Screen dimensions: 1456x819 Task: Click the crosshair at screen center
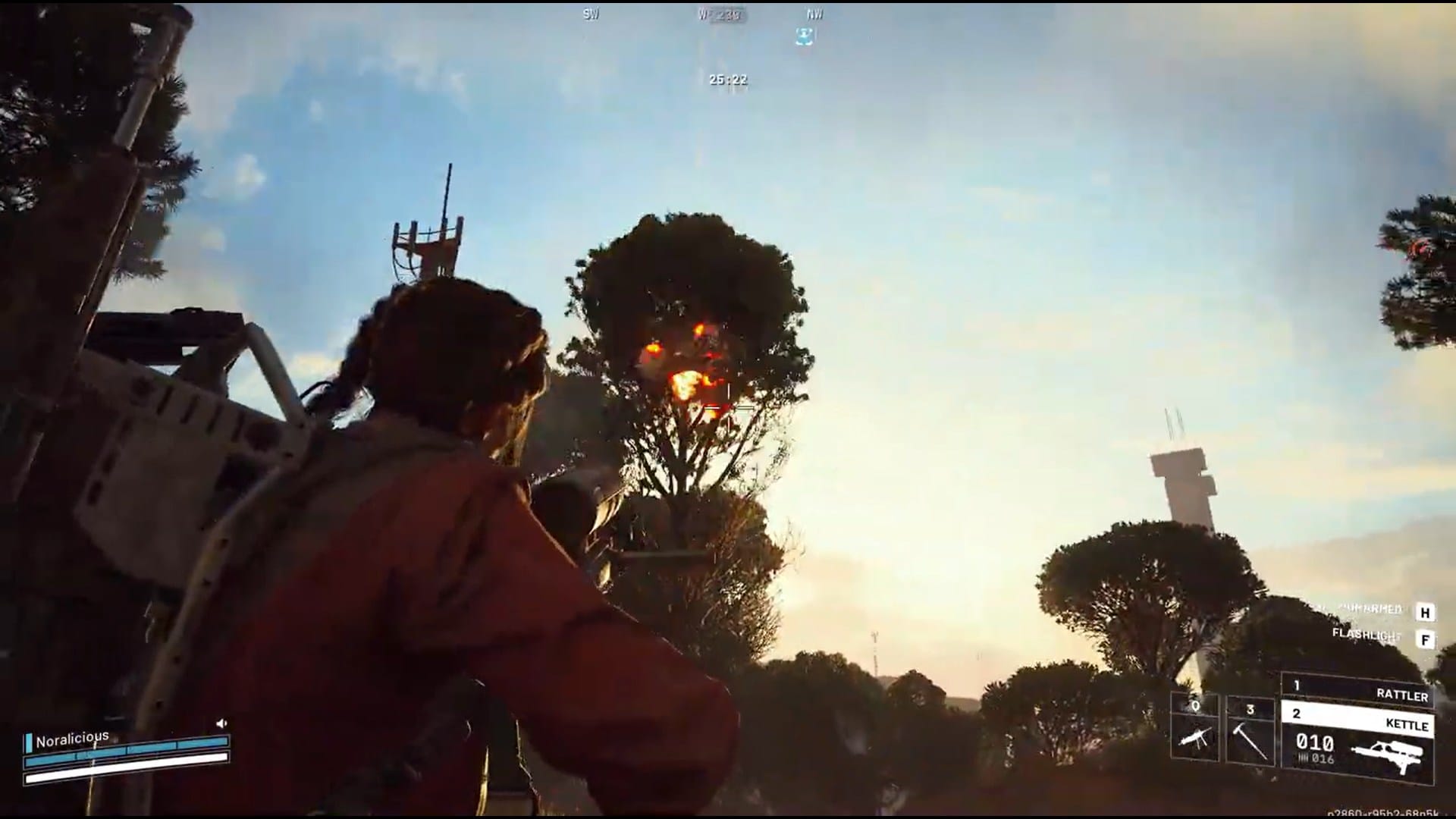(x=728, y=409)
